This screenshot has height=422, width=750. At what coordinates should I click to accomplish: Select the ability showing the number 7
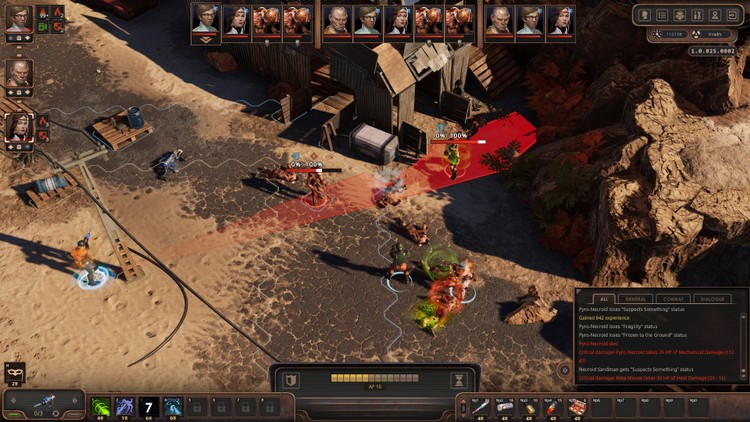(x=148, y=406)
